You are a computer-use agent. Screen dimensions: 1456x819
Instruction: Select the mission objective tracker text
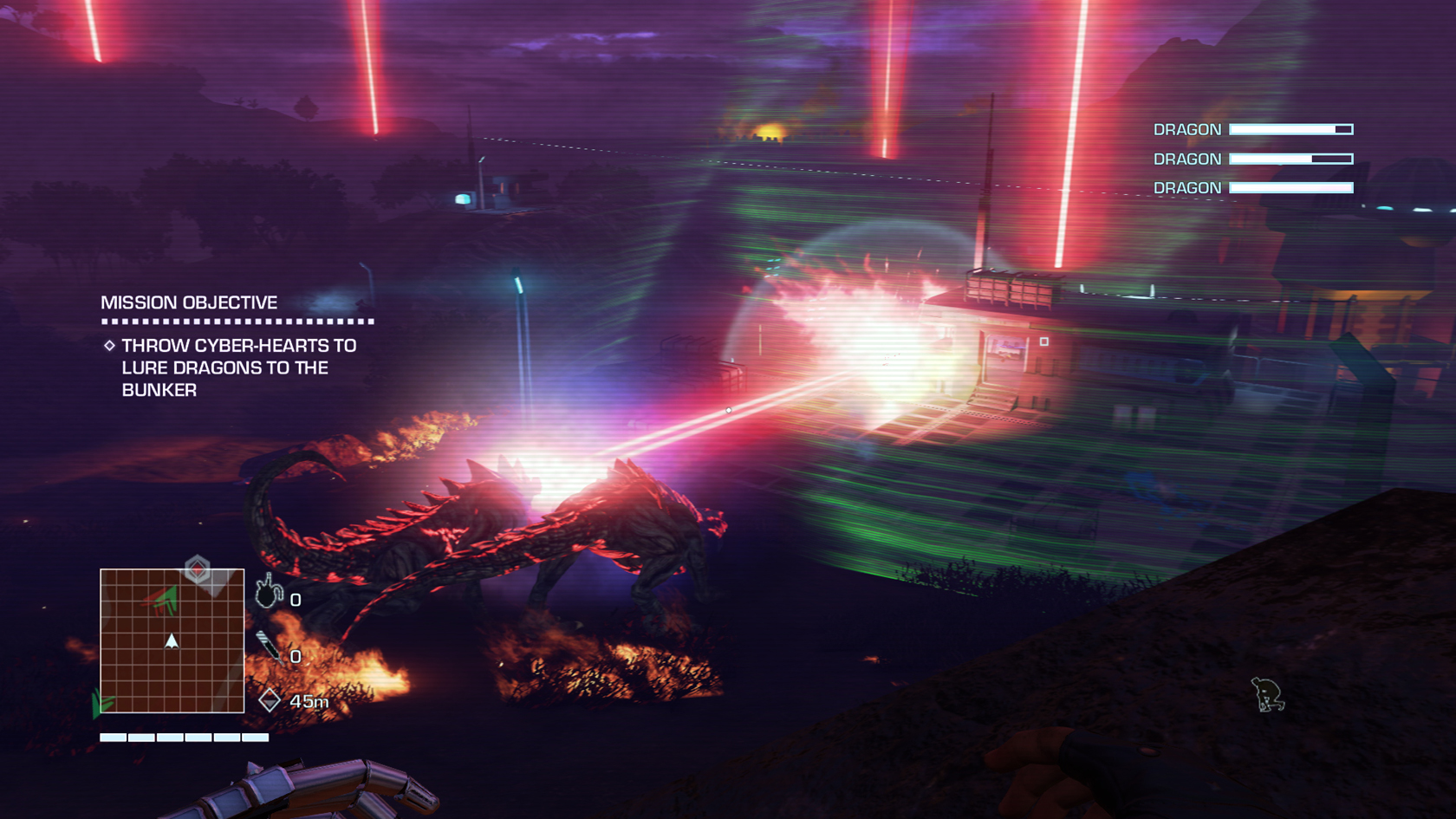pos(238,367)
